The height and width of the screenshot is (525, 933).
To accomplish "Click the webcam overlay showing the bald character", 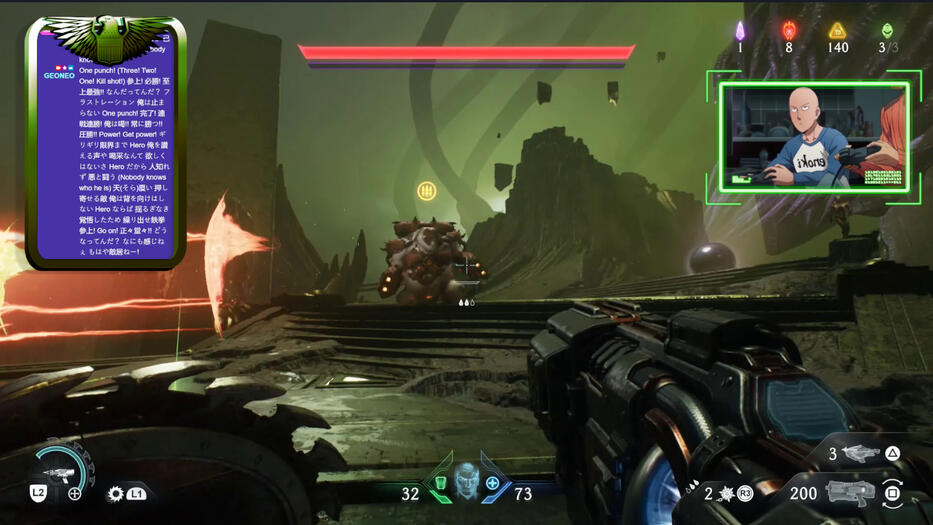I will 814,137.
